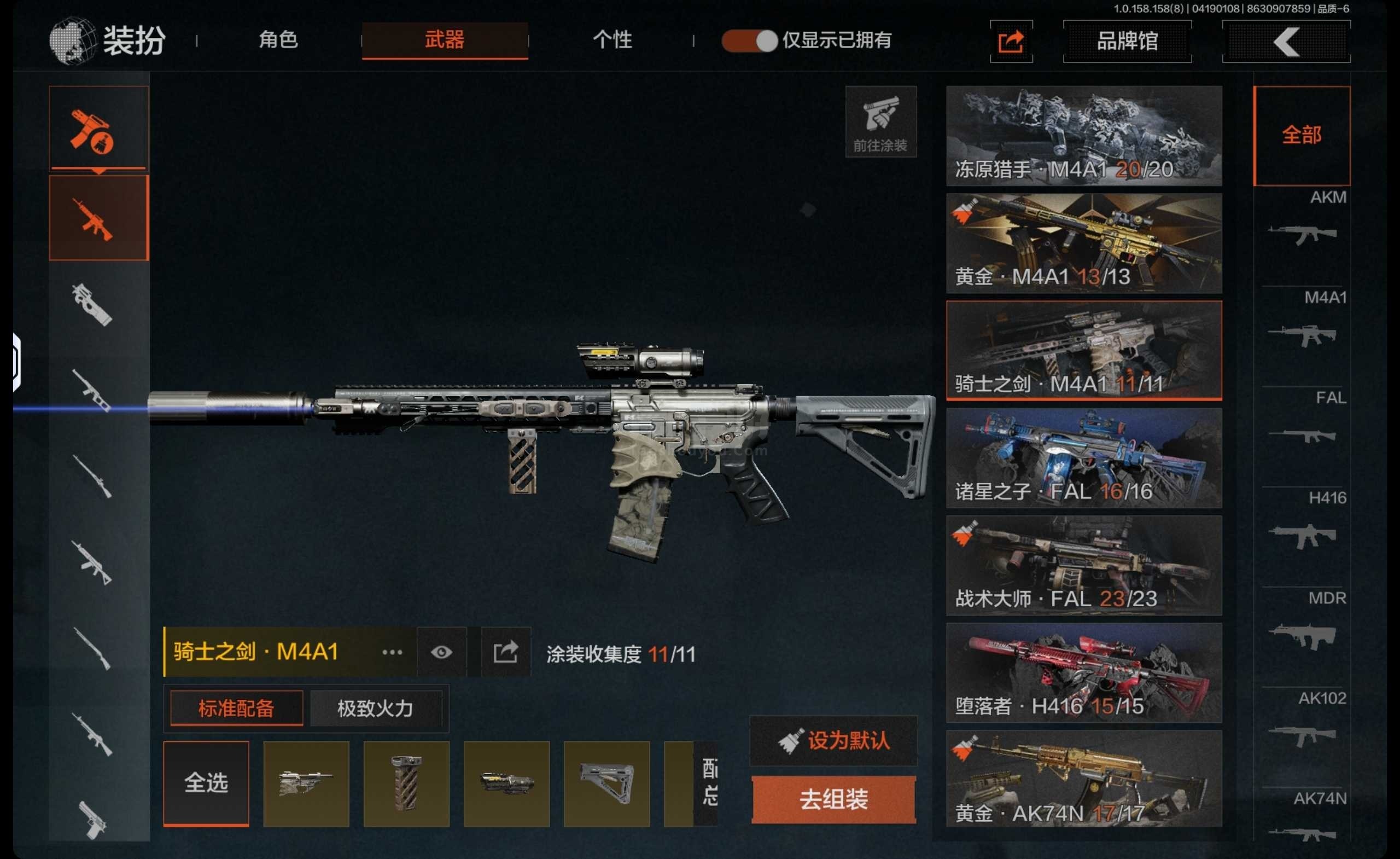Go back using the arrow button
This screenshot has height=859, width=1400.
click(x=1286, y=42)
